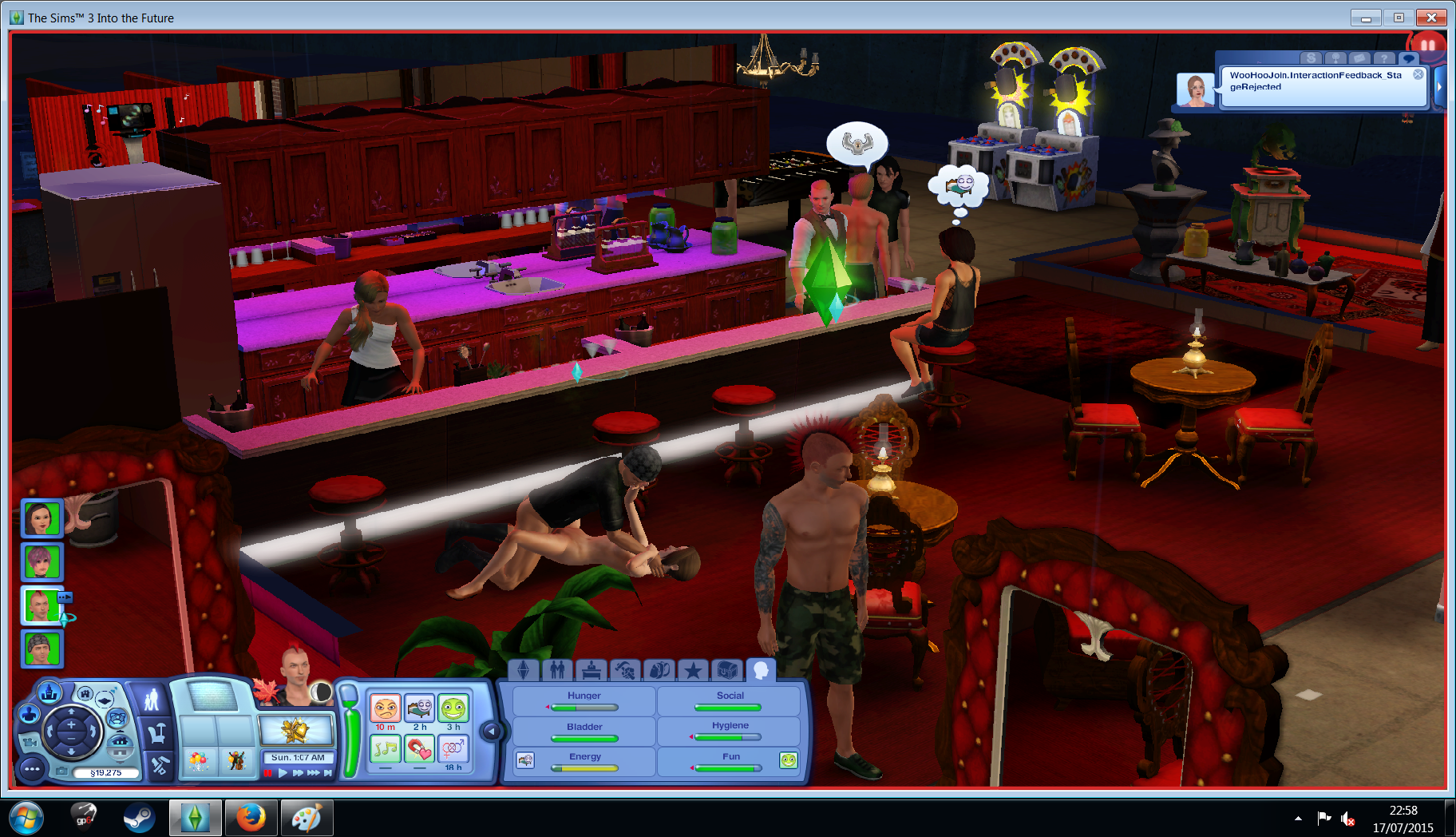Set game speed to fast forward
1456x837 pixels.
coord(298,773)
